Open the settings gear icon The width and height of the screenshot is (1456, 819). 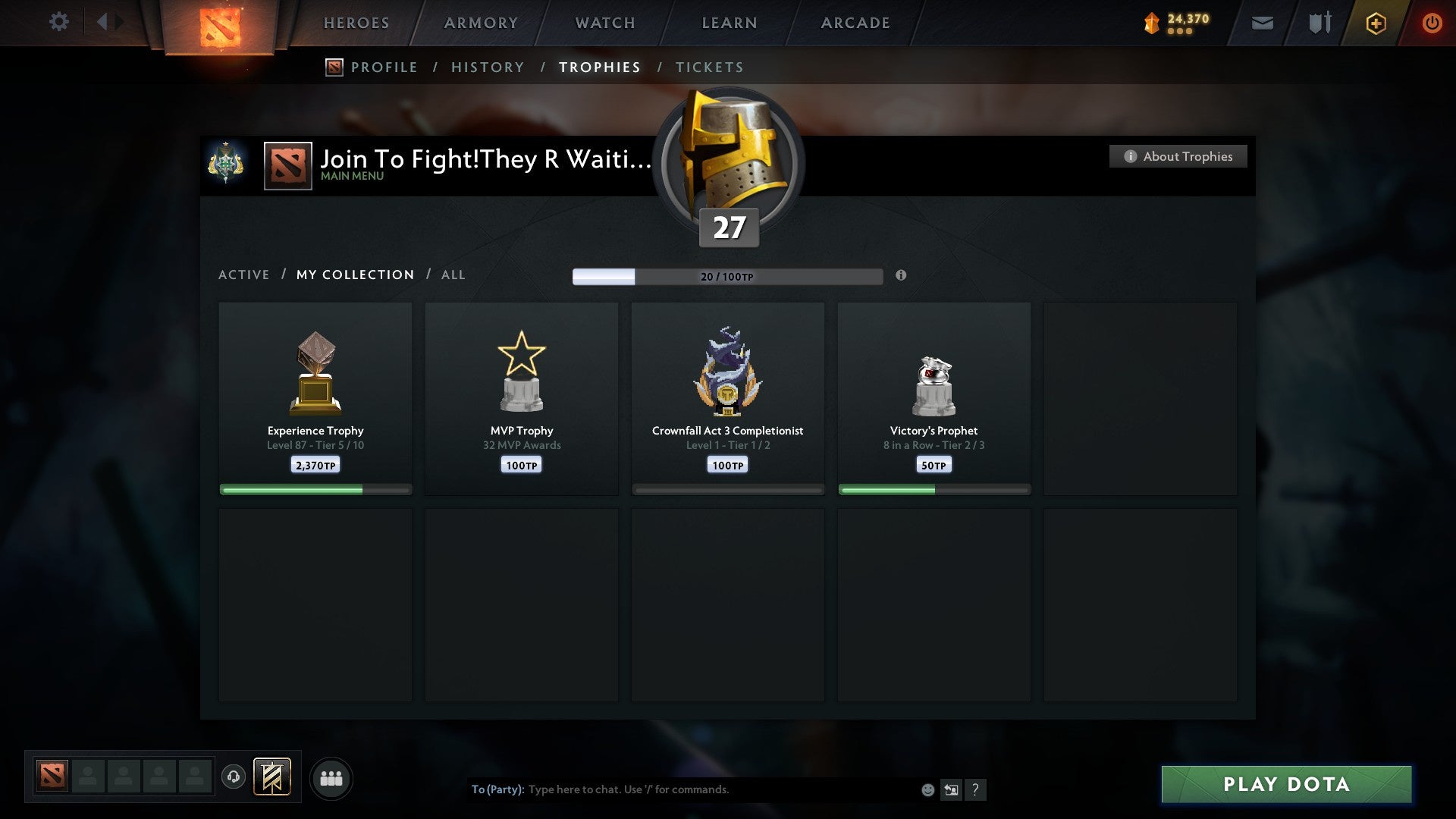pyautogui.click(x=59, y=22)
